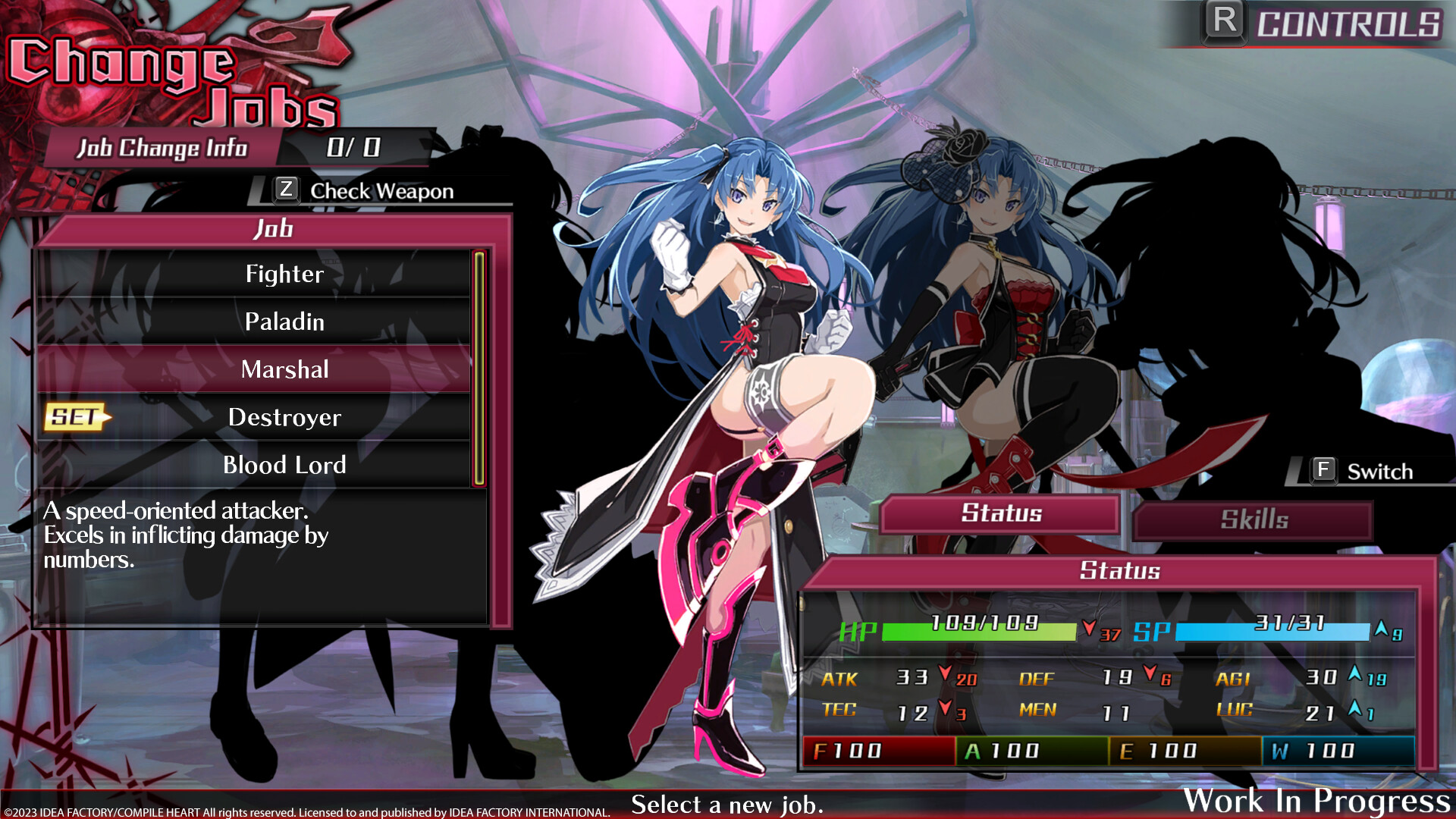Click the red decrease arrow beside ATK
Screen dimensions: 1456x819
click(x=946, y=677)
